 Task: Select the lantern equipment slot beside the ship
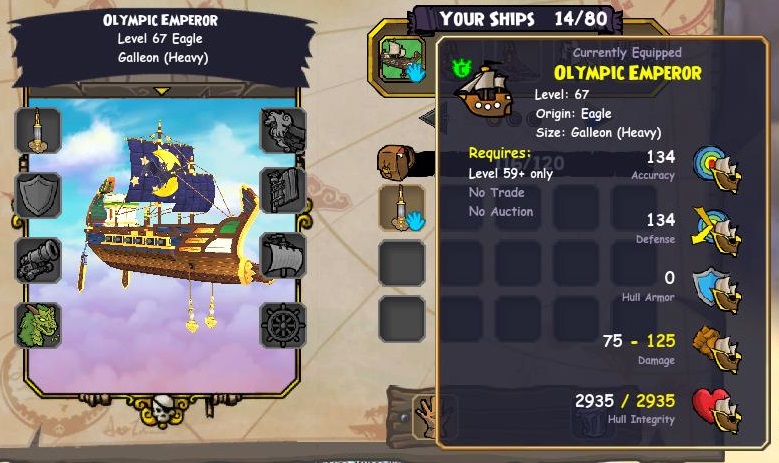39,130
